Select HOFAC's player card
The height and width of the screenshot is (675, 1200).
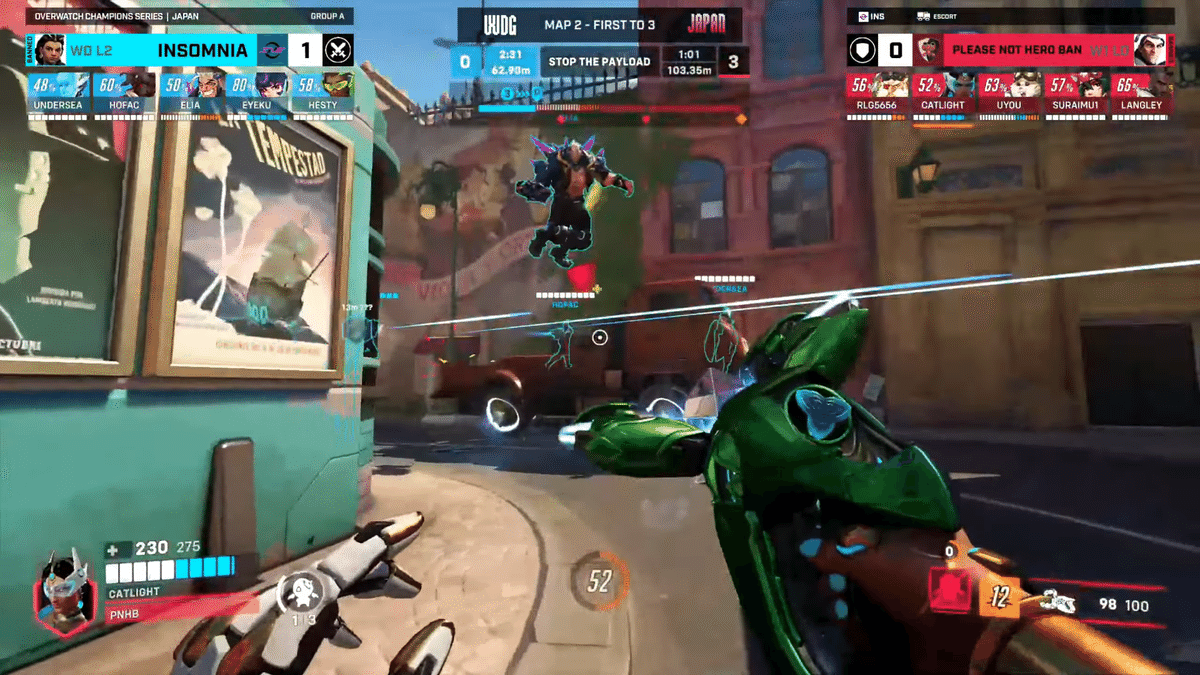pos(125,92)
